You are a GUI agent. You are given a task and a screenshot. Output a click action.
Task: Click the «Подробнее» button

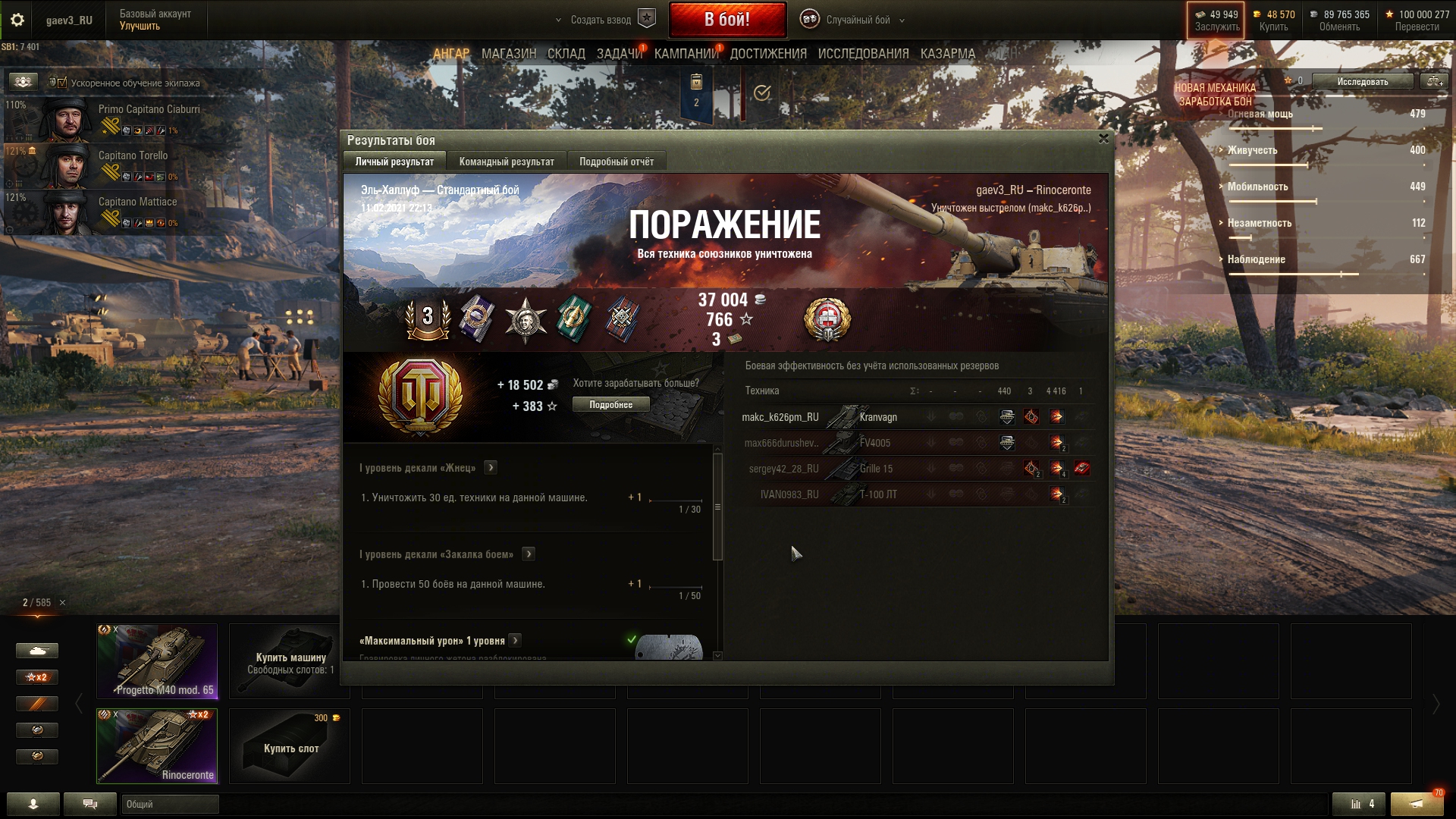click(x=610, y=405)
